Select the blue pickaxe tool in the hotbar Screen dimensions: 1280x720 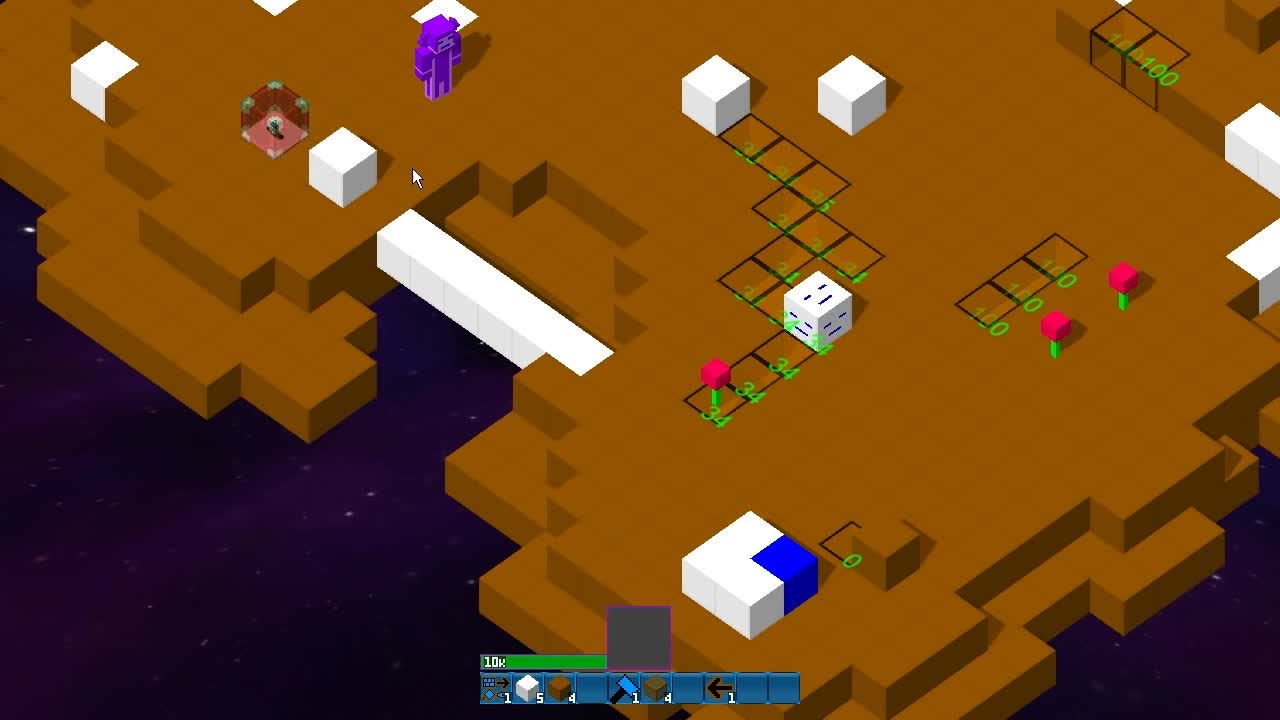coord(622,688)
